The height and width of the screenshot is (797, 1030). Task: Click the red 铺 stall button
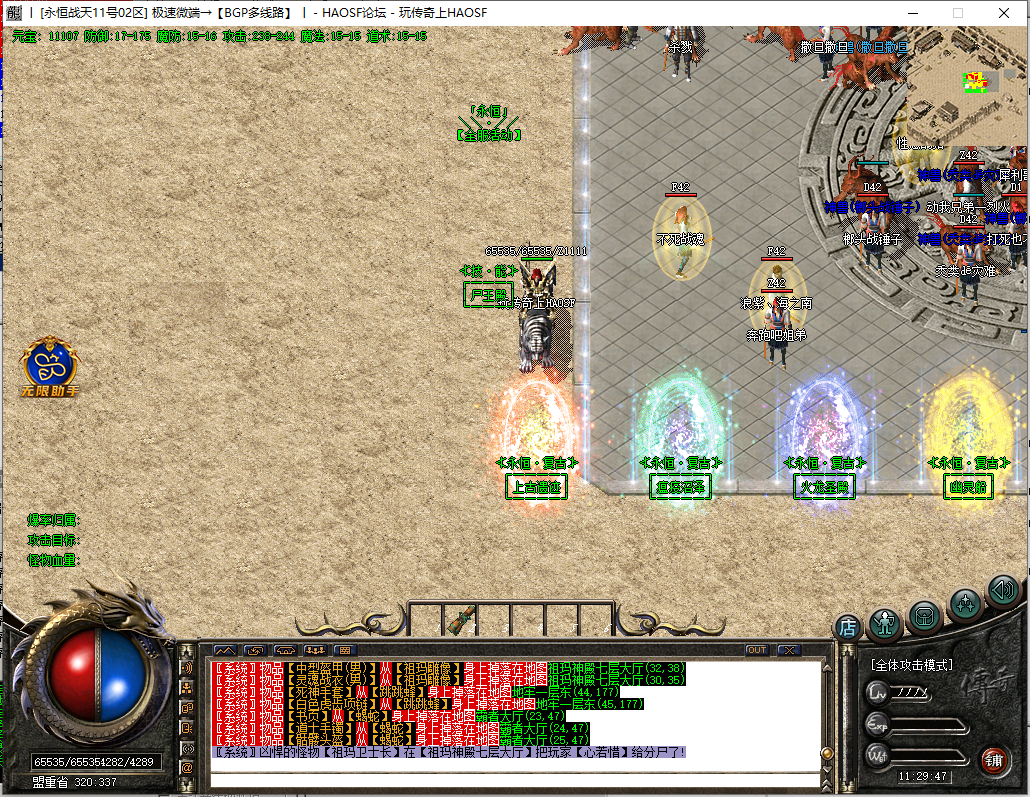click(x=993, y=759)
